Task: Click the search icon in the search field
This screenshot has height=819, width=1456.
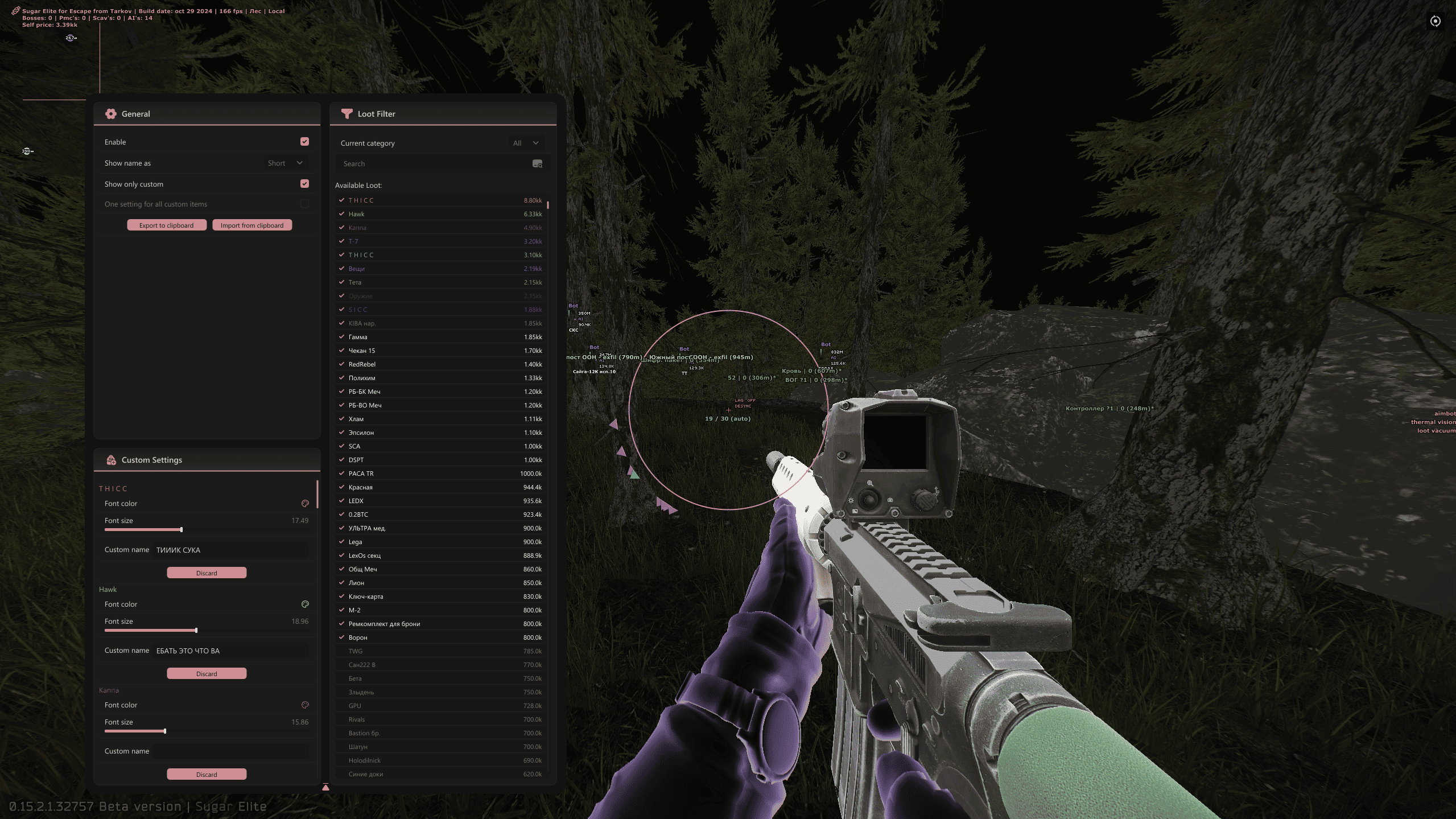Action: pos(537,164)
